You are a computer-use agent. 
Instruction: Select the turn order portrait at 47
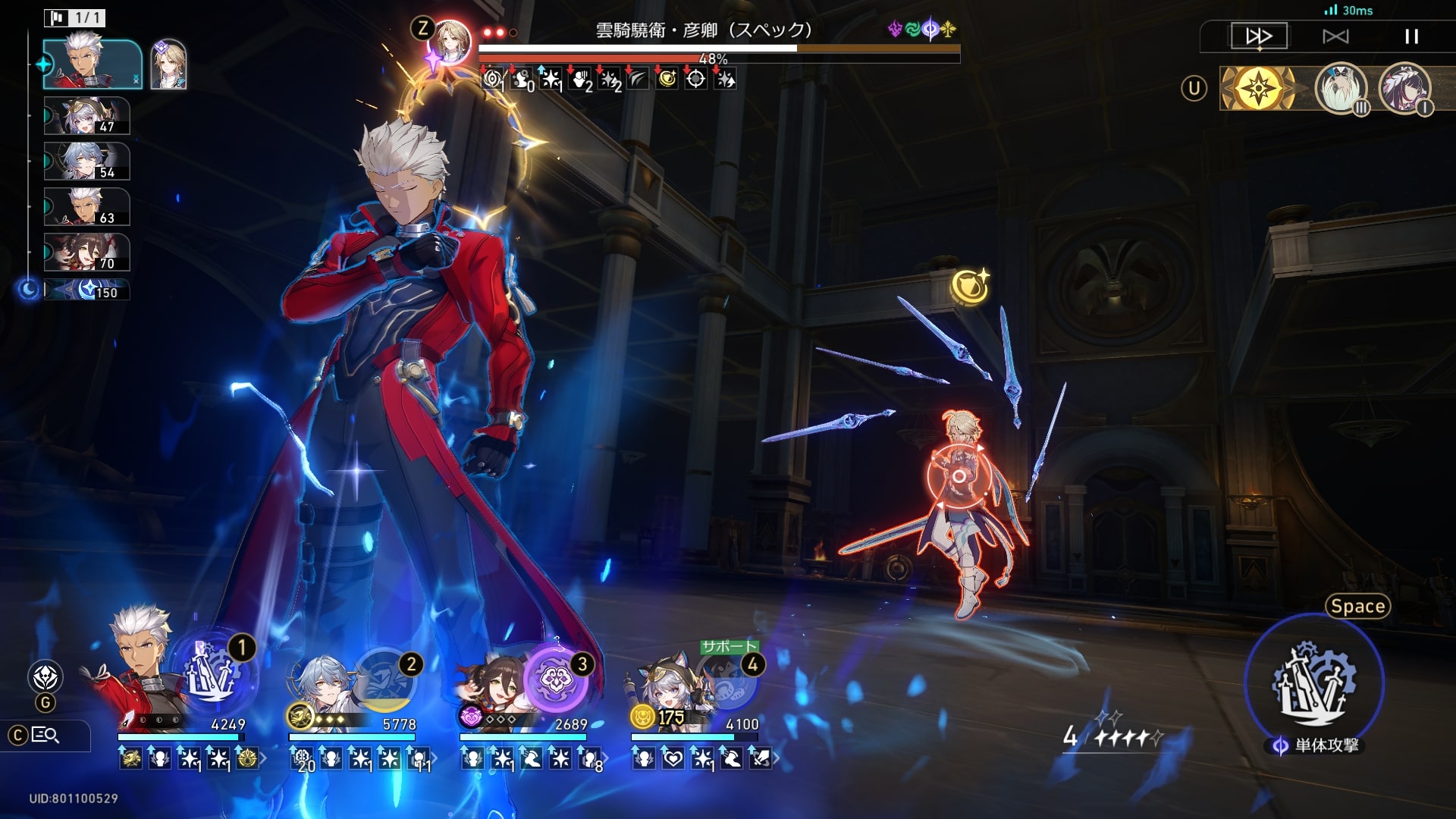86,116
